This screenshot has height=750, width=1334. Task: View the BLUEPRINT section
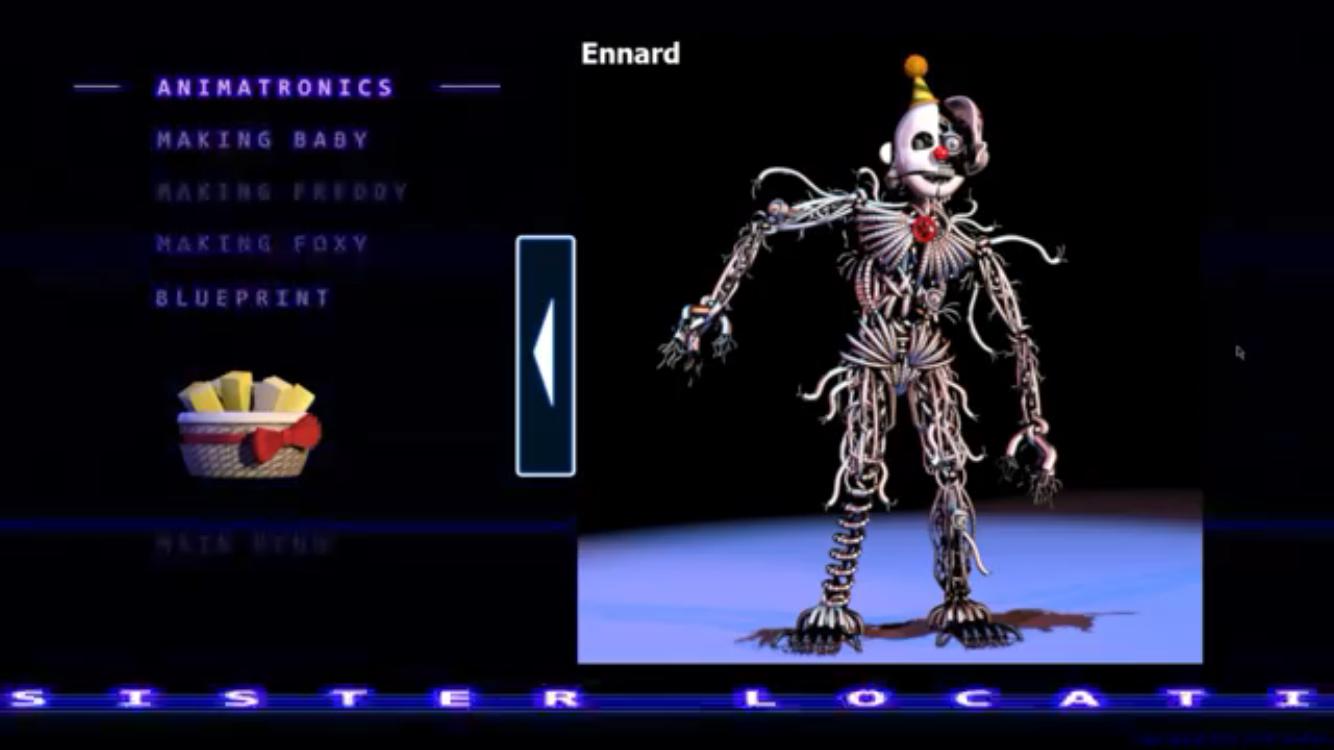[243, 297]
